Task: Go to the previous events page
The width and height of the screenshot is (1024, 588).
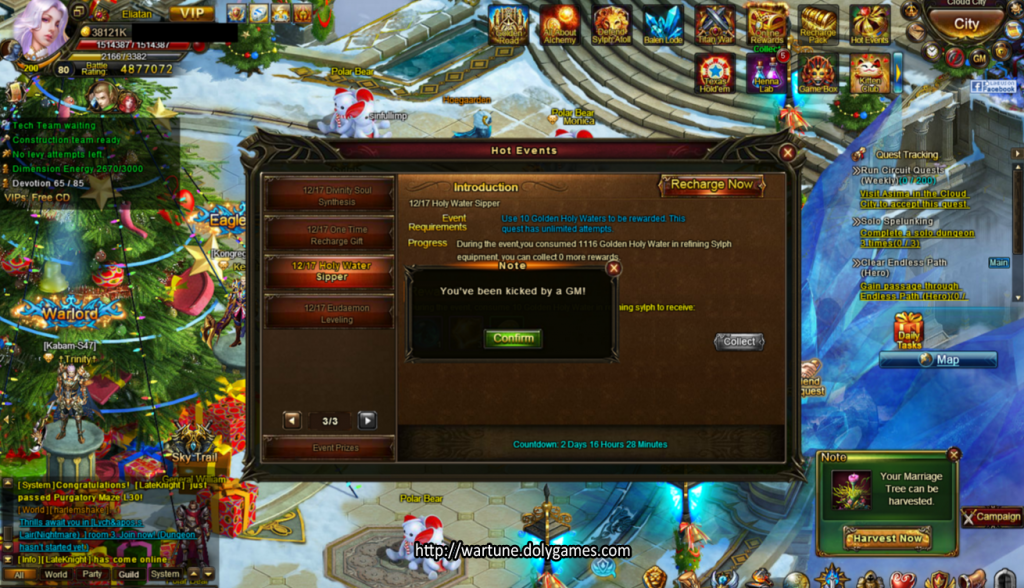Action: point(292,421)
